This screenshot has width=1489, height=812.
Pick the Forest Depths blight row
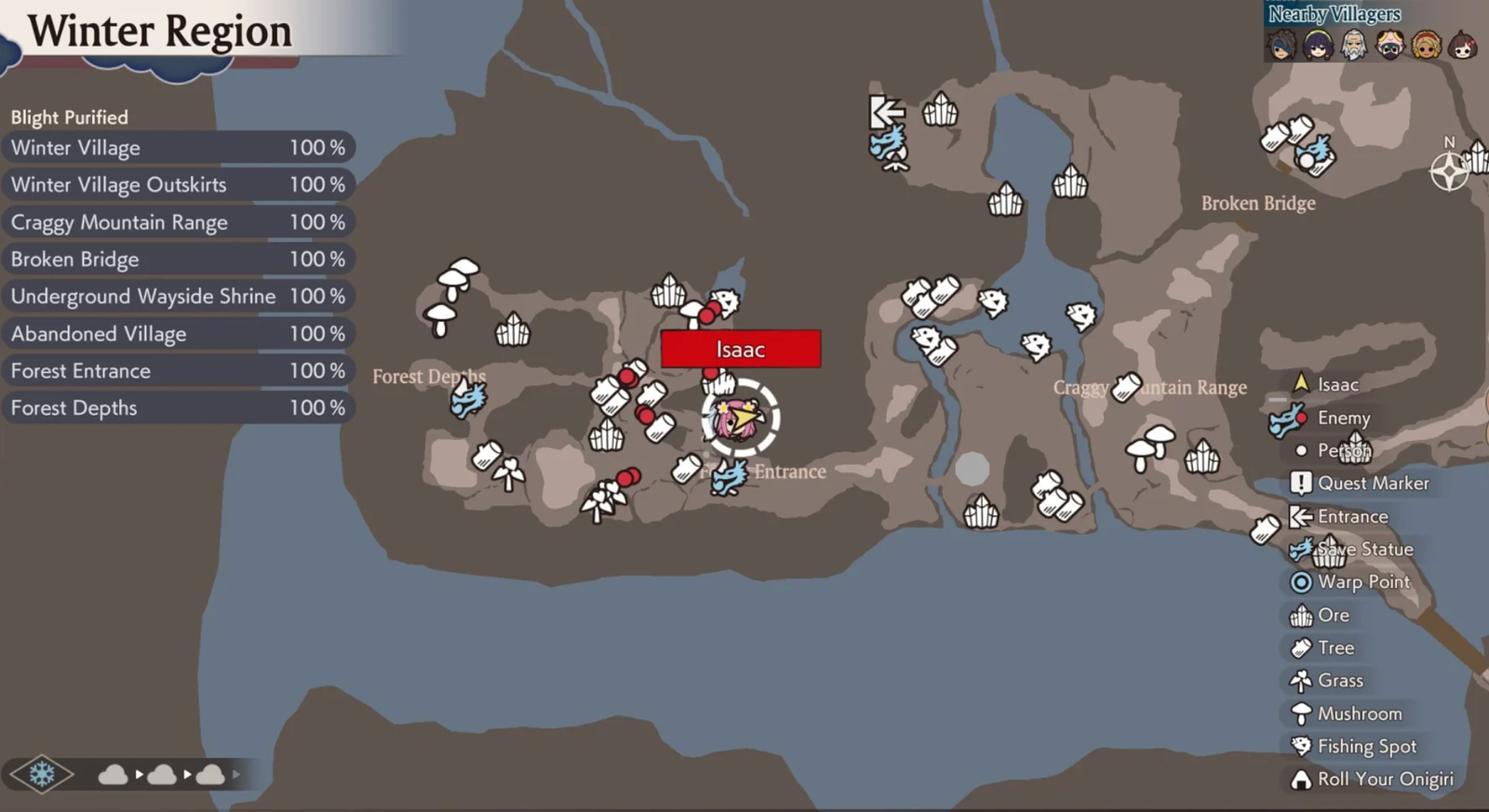(177, 408)
